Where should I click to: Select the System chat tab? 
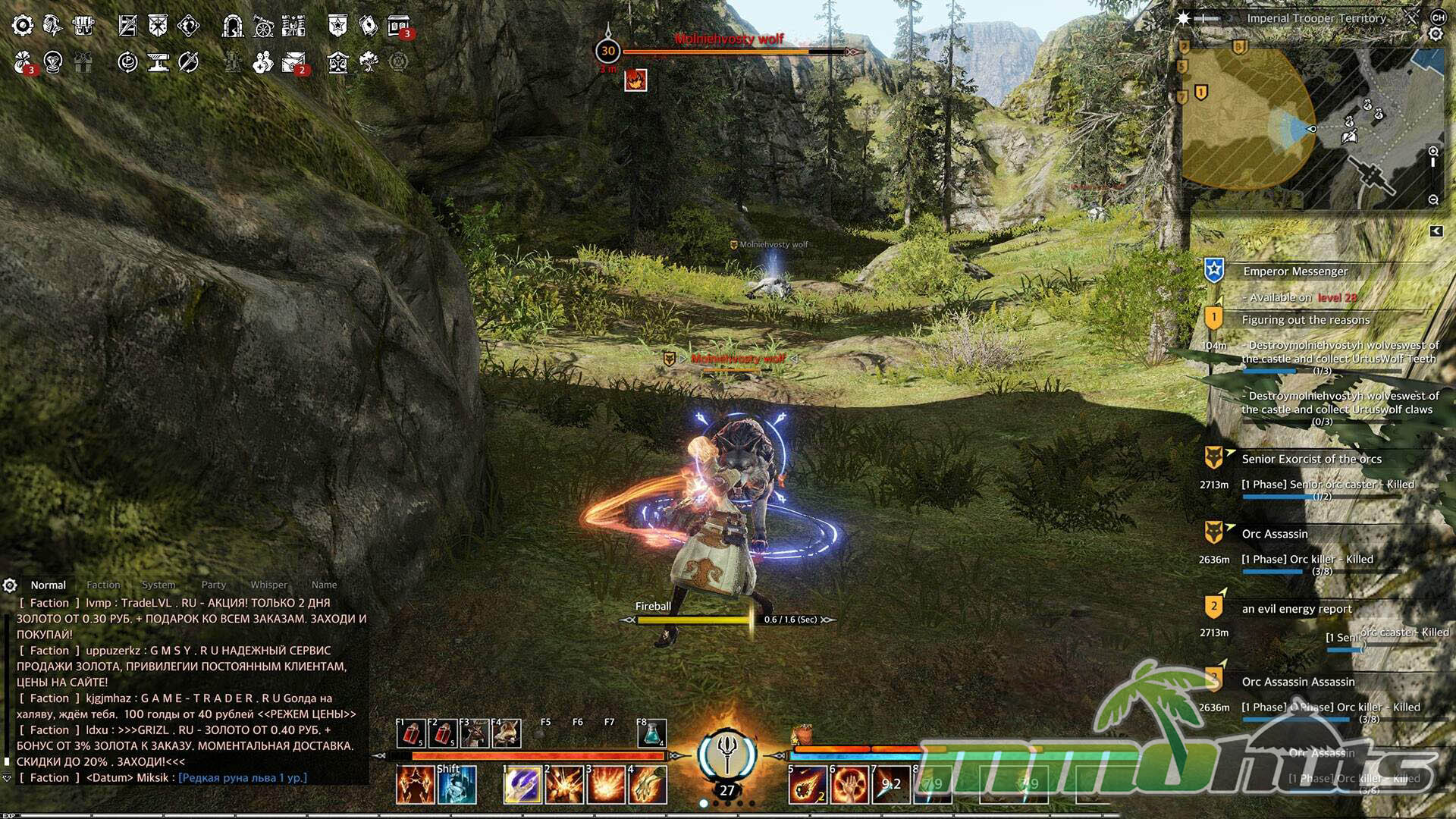coord(158,585)
